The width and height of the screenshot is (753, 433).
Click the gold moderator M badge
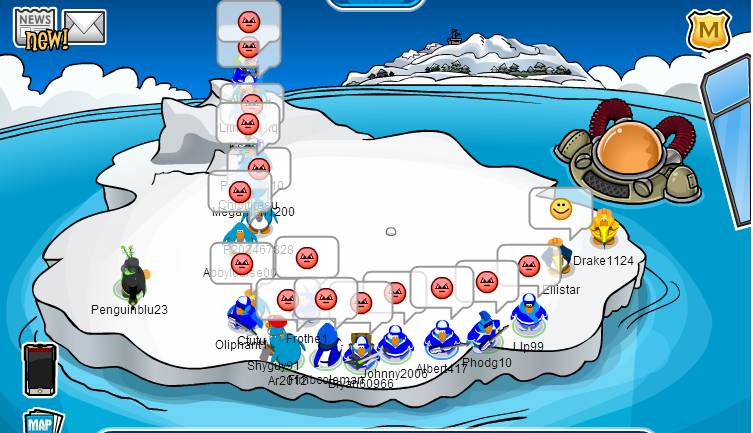708,31
